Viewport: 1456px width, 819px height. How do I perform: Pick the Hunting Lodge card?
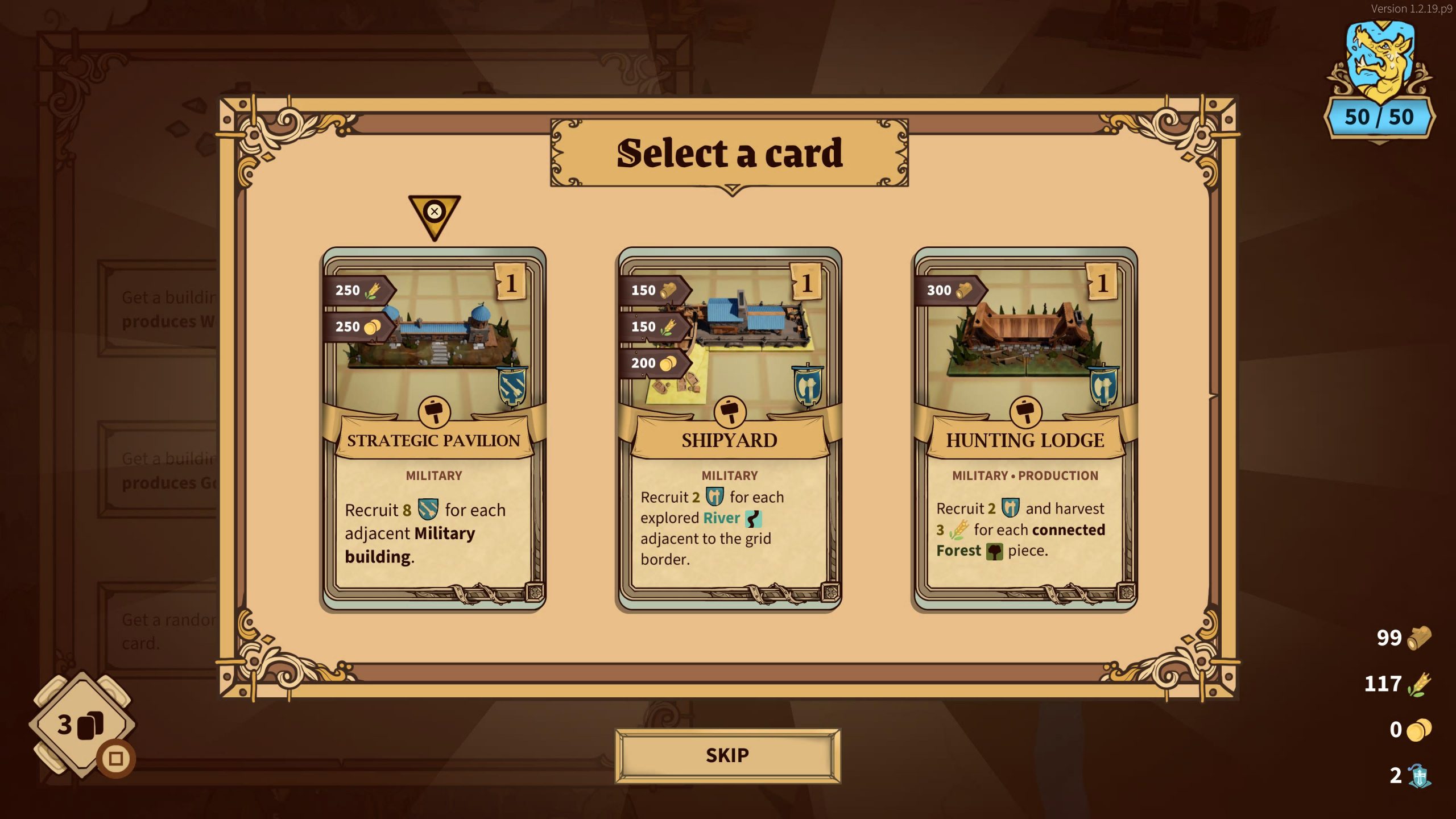(1025, 429)
